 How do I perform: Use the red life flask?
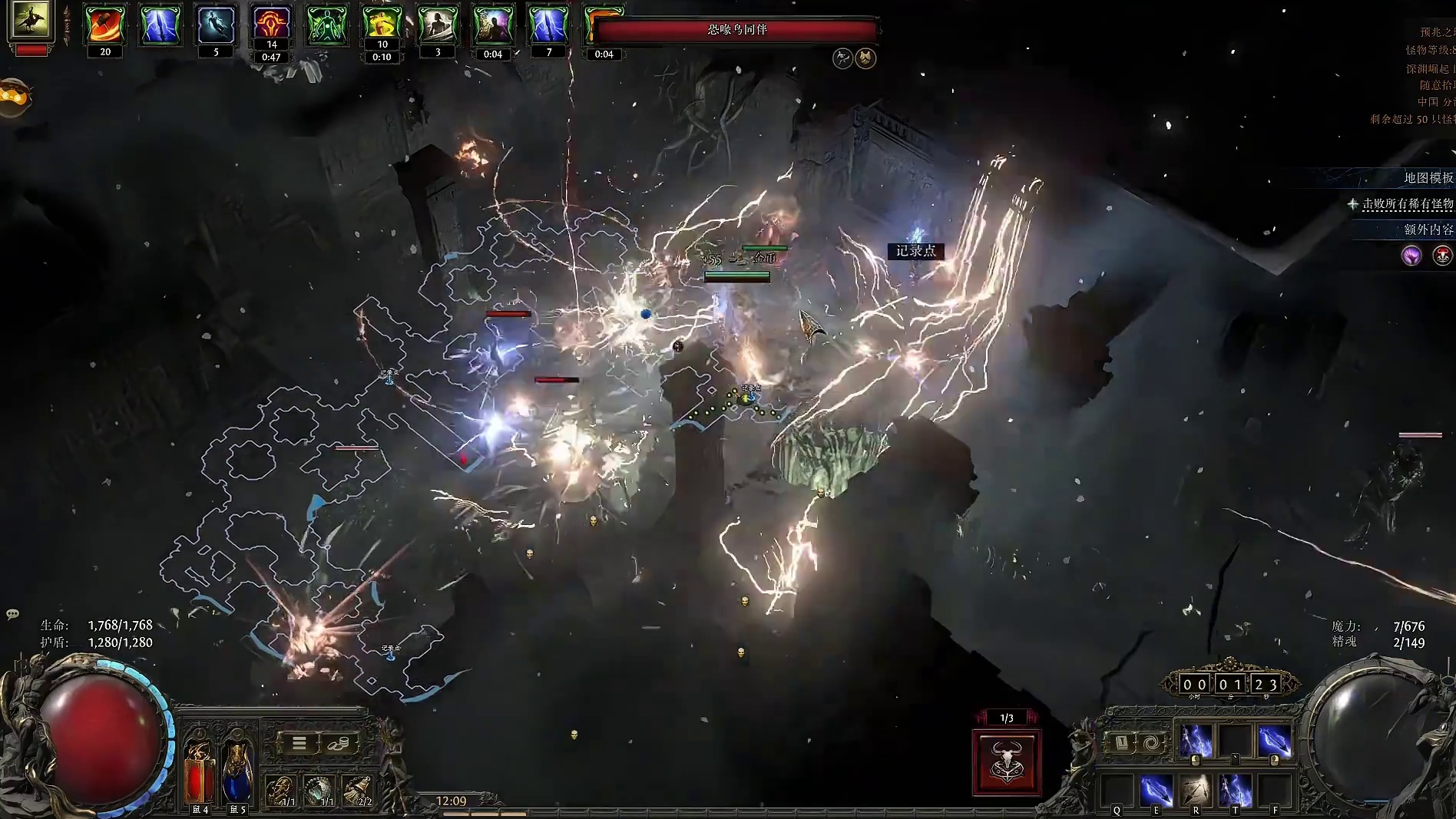200,771
